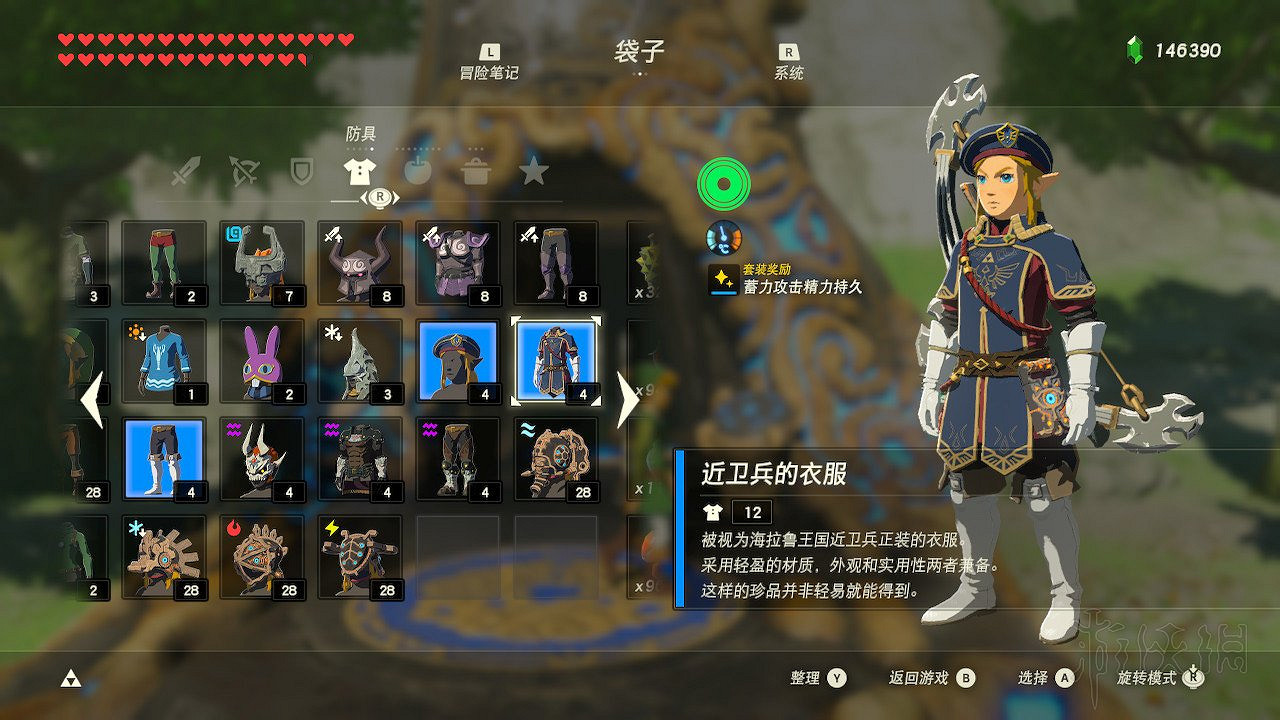Click the green rupee icon near 146390

tap(1135, 45)
